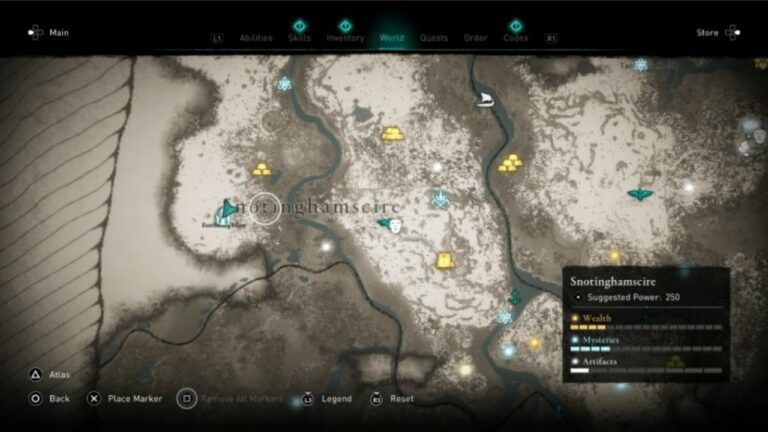This screenshot has width=768, height=432.
Task: Open the Quests tab
Action: pos(434,38)
